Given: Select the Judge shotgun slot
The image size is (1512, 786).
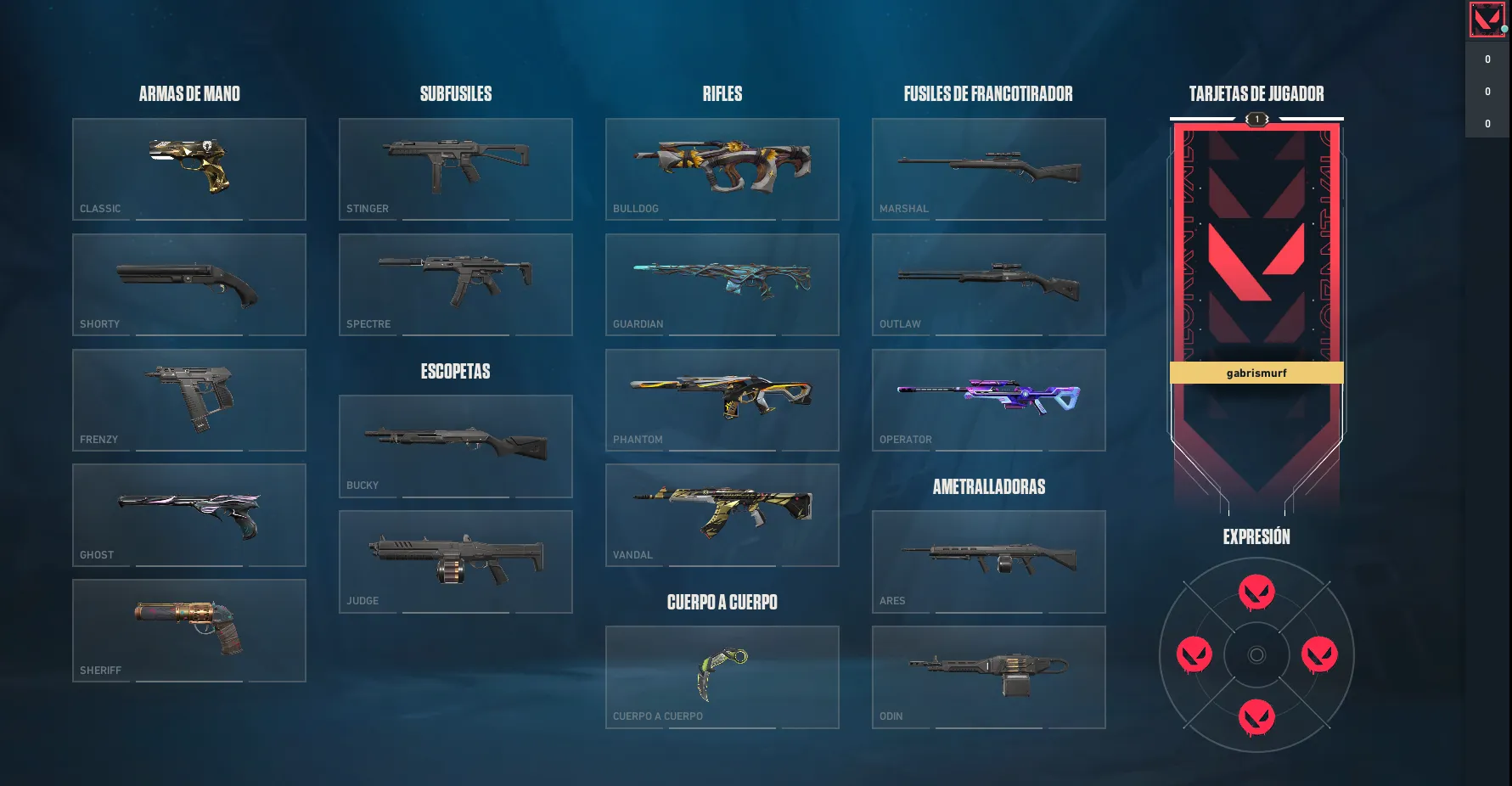Looking at the screenshot, I should tap(456, 561).
